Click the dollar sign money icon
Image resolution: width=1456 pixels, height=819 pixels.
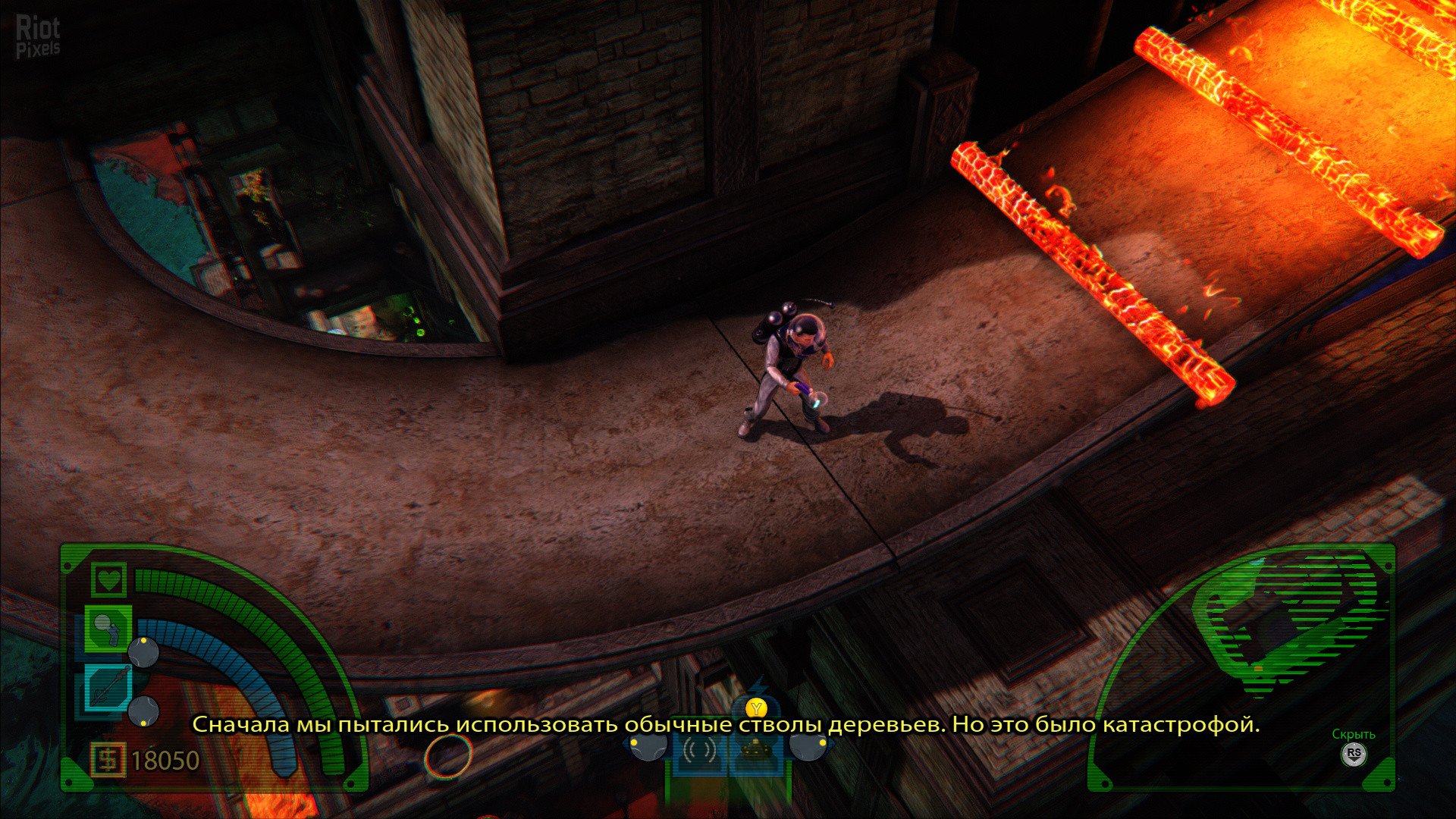(x=108, y=760)
